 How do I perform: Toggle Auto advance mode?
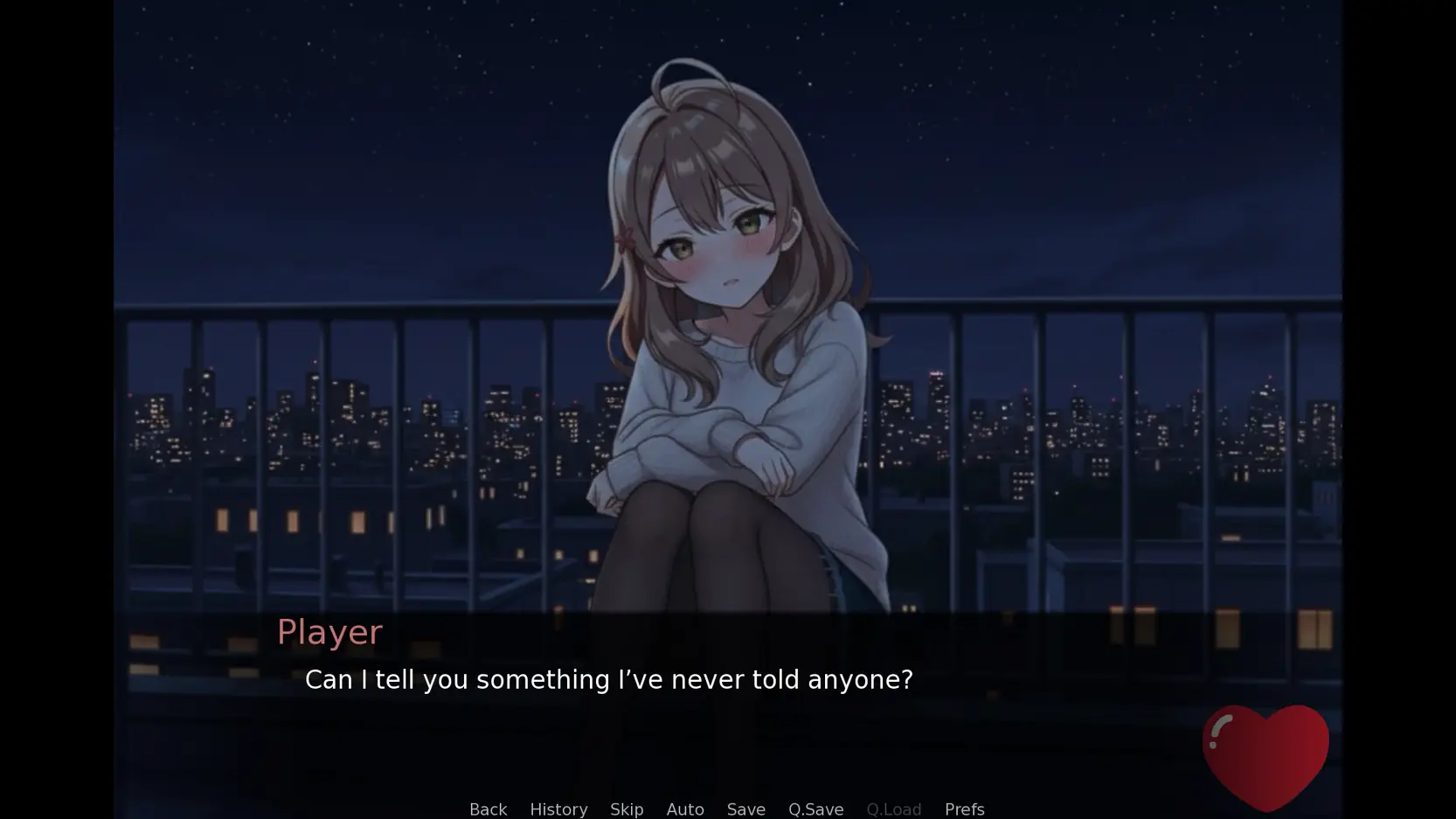coord(685,809)
